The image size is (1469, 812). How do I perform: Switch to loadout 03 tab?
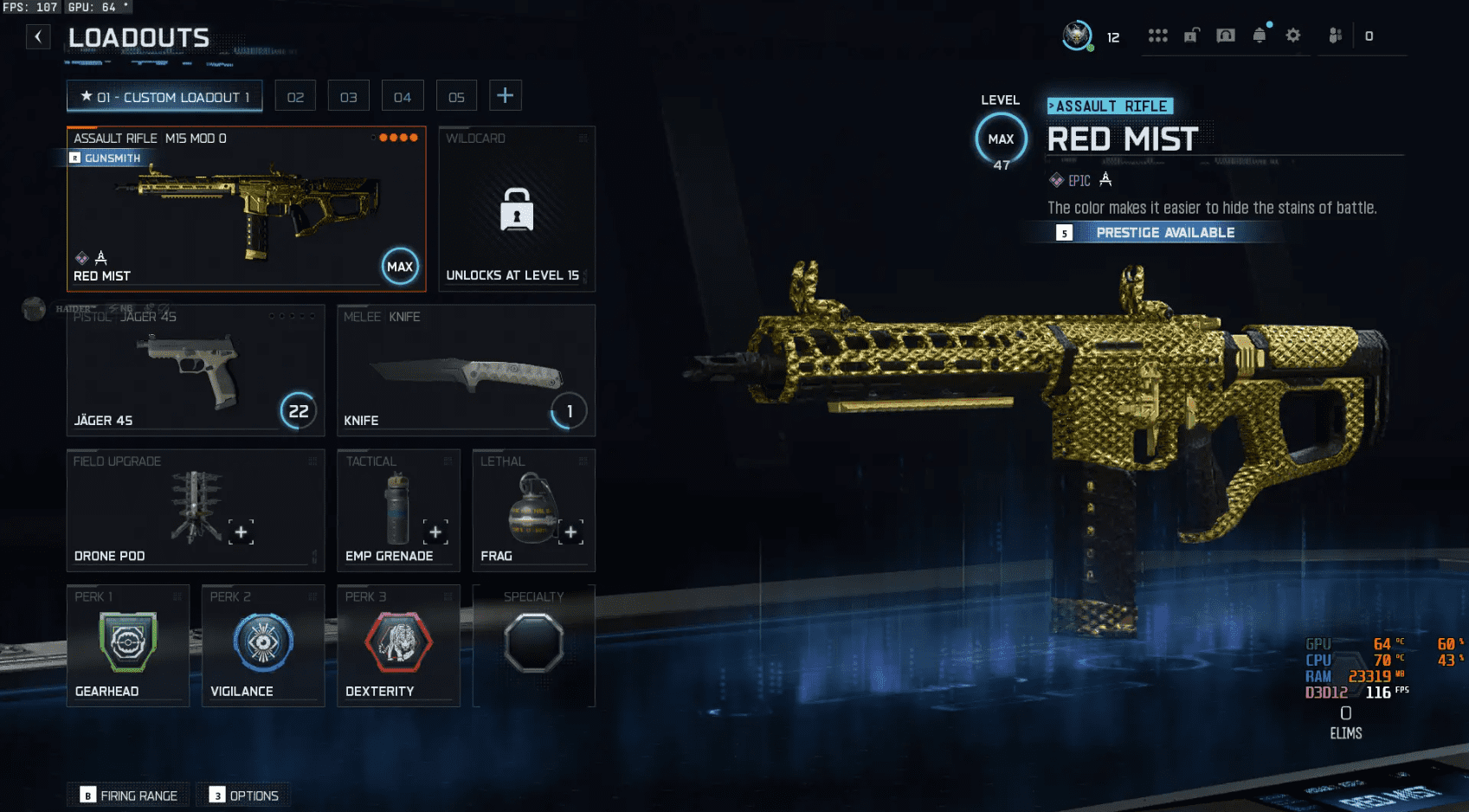point(349,97)
